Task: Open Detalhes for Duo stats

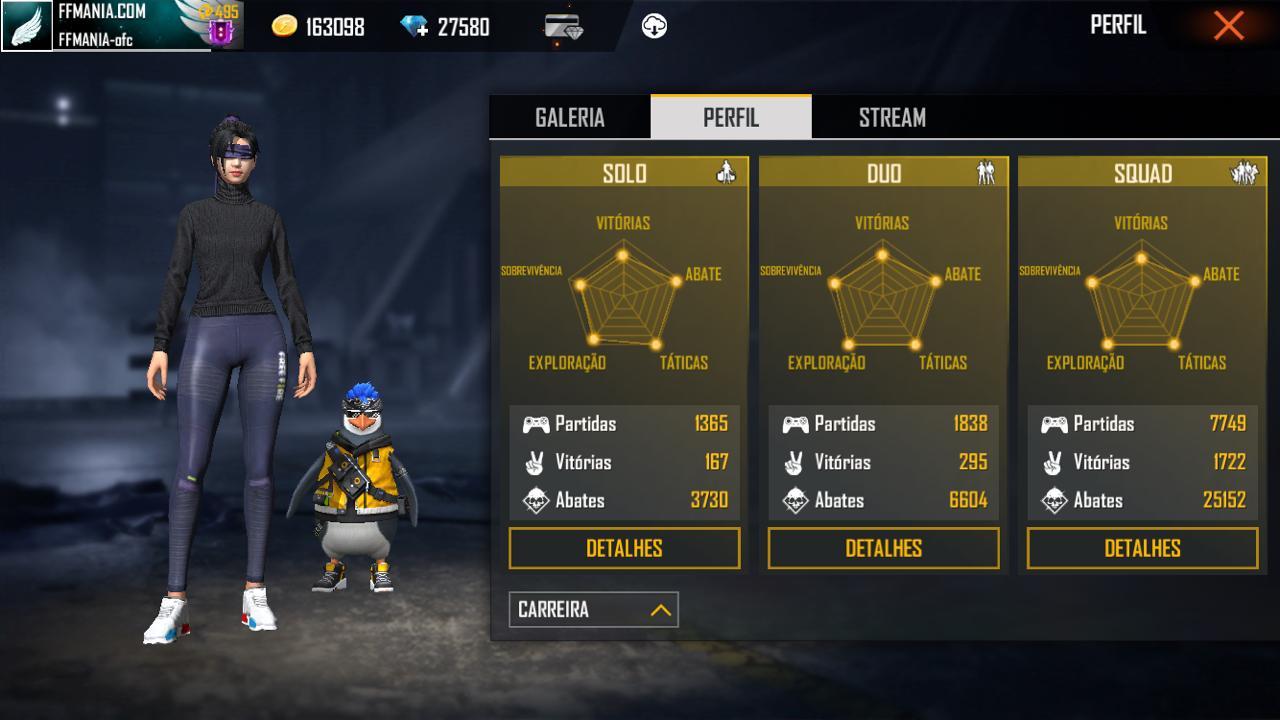Action: point(883,548)
